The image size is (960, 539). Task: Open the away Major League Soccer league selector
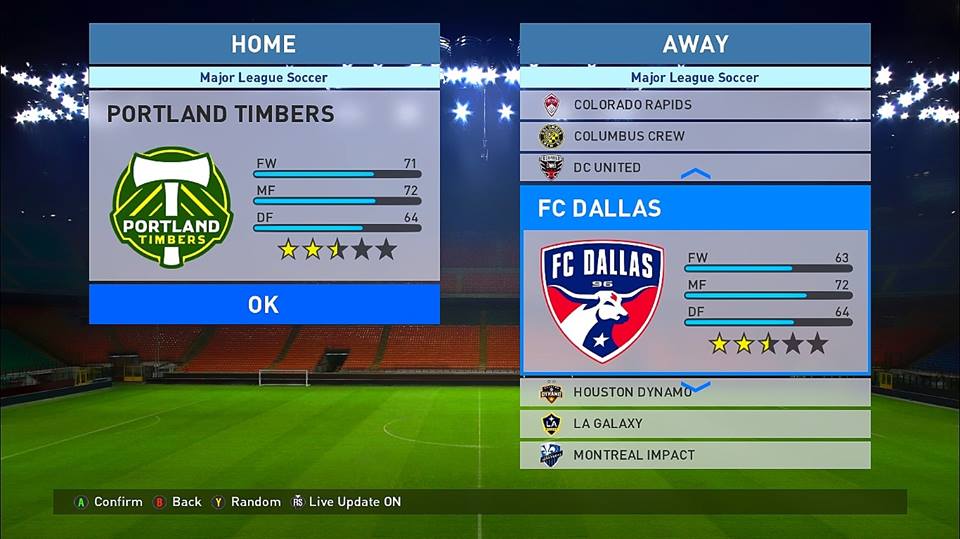[694, 77]
